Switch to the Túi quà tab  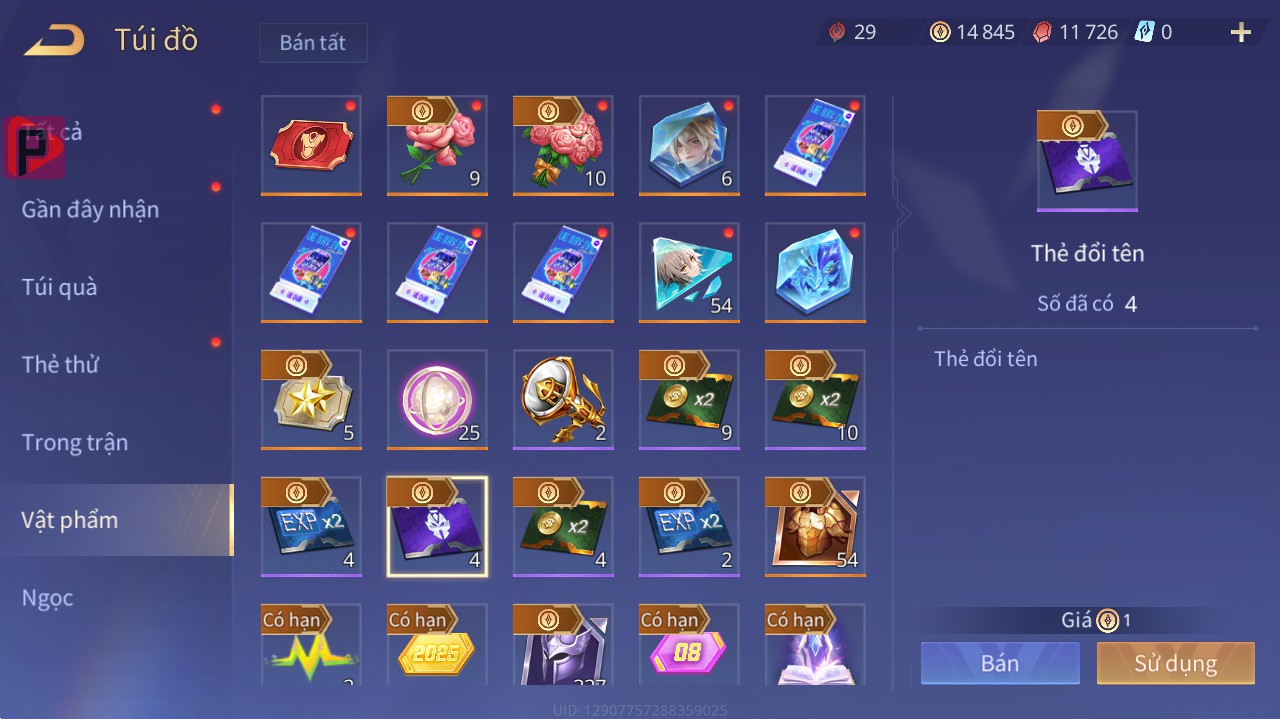click(60, 287)
